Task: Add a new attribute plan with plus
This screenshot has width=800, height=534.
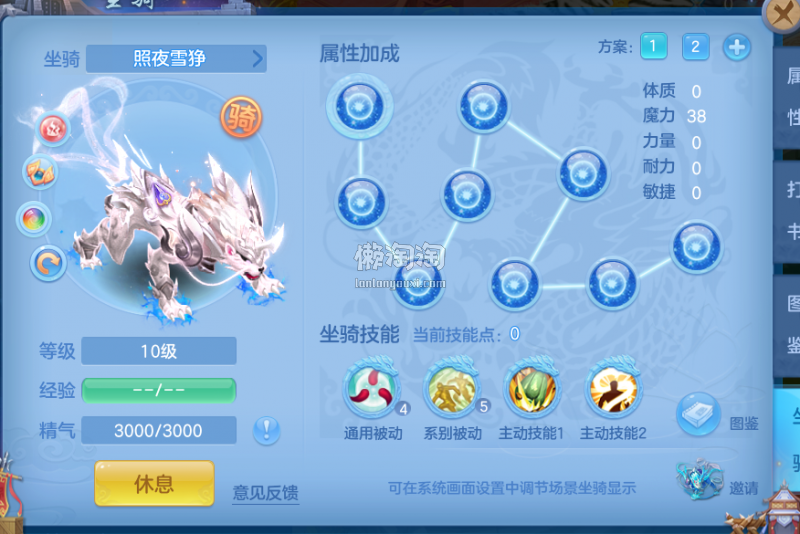Action: [x=737, y=46]
